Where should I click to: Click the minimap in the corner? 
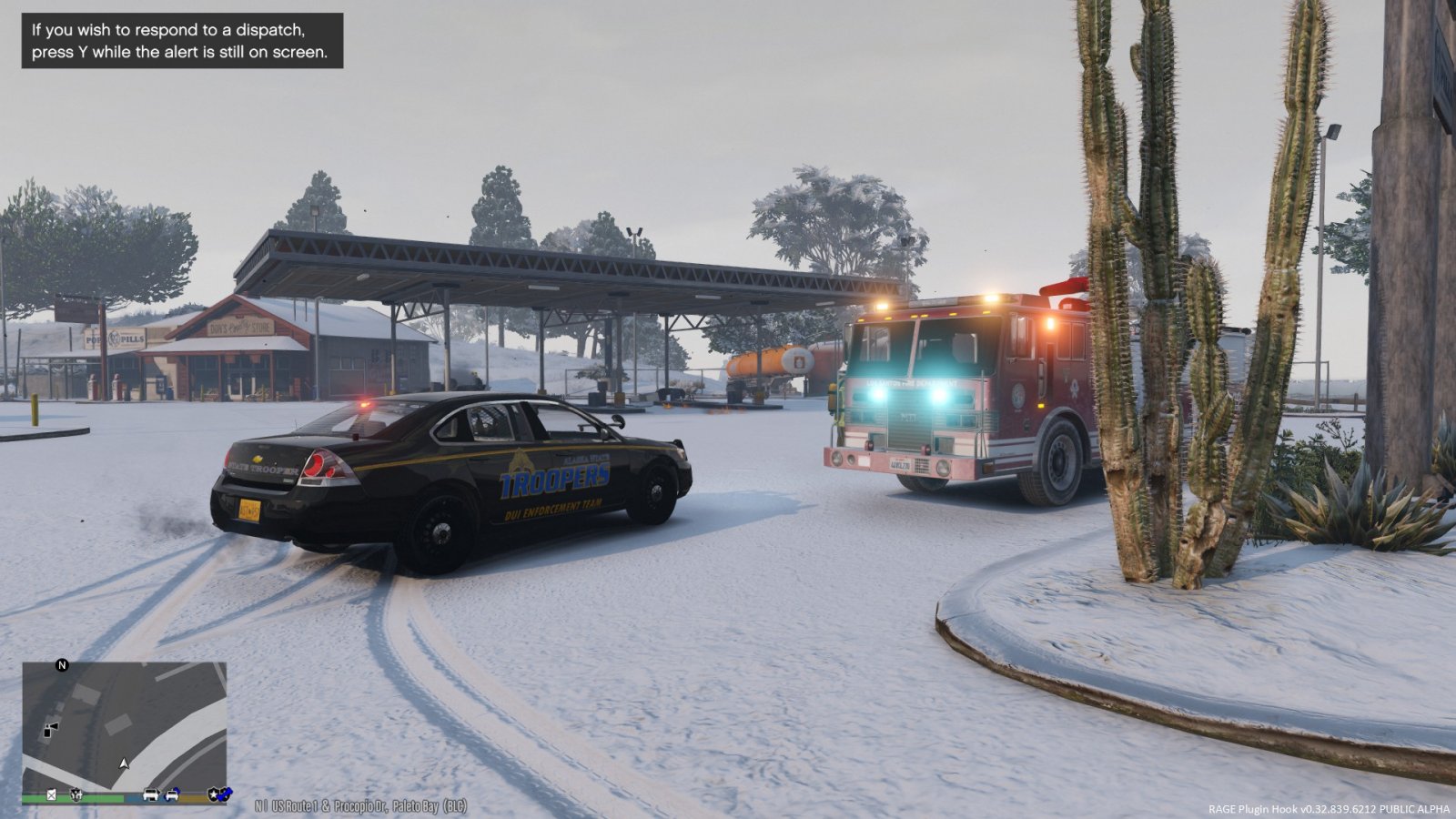pos(125,733)
